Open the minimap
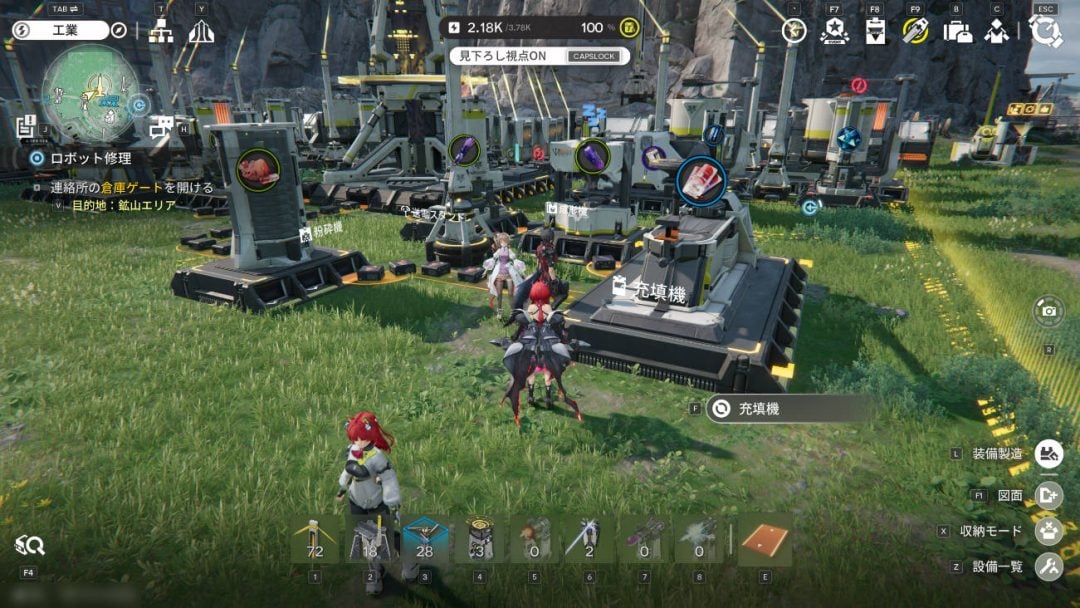Image resolution: width=1080 pixels, height=608 pixels. click(x=90, y=94)
